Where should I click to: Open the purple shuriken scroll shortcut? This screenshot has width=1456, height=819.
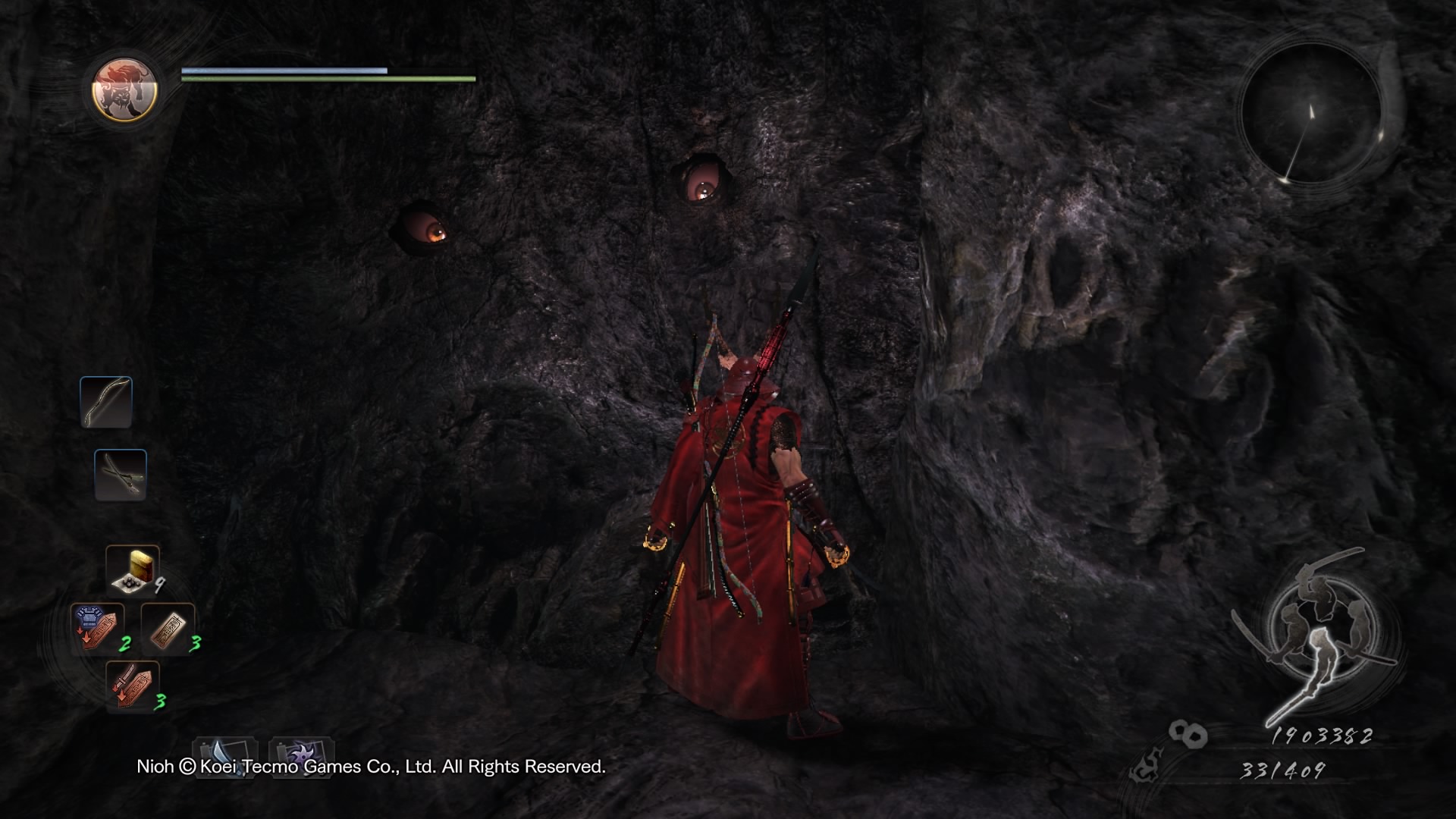click(x=302, y=755)
